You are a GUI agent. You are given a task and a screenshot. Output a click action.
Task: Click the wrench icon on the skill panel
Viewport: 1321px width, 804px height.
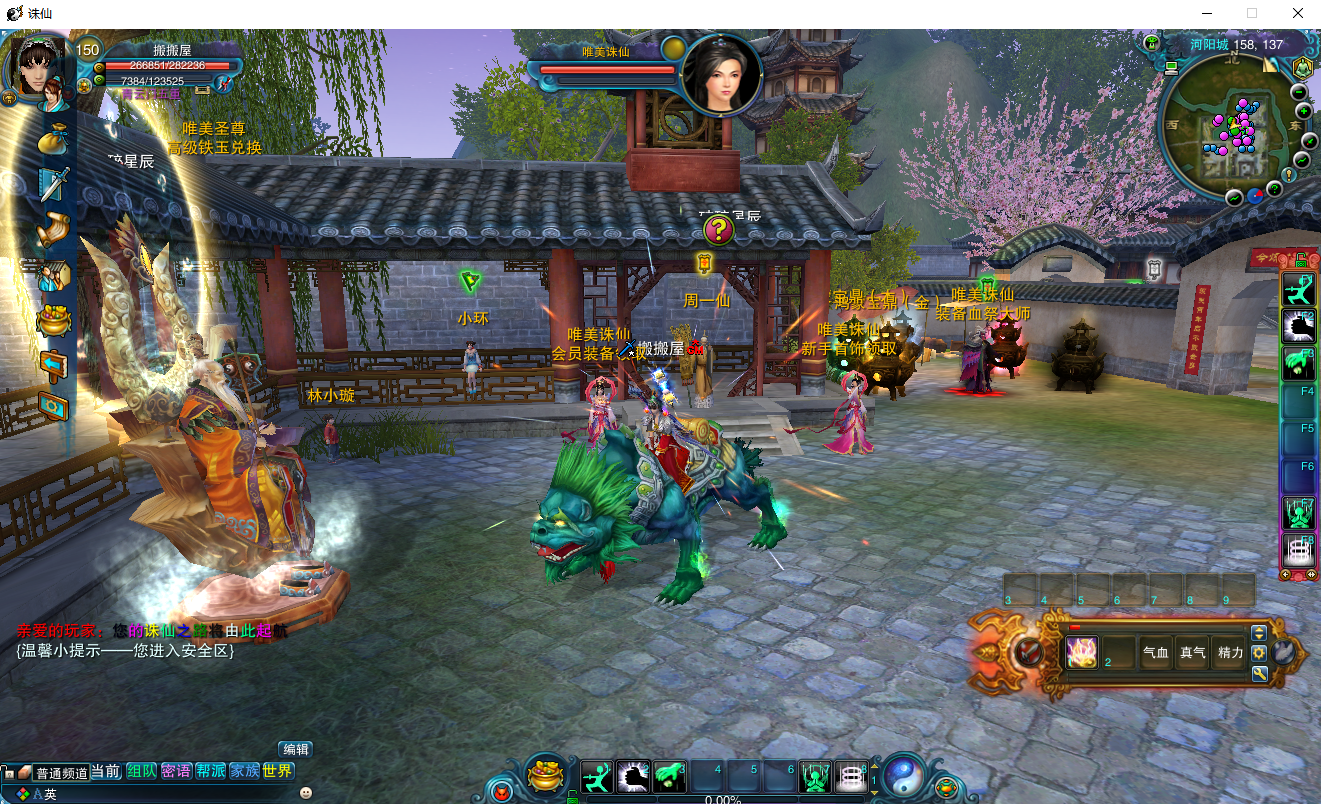point(1259,673)
